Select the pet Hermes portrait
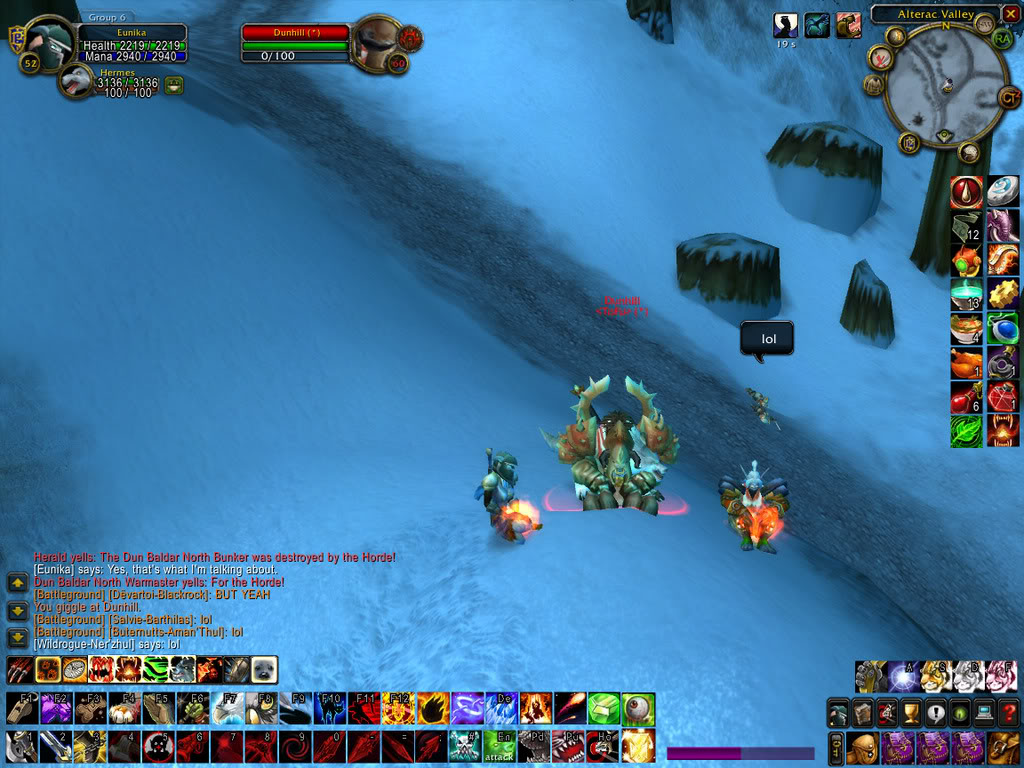 click(x=76, y=81)
